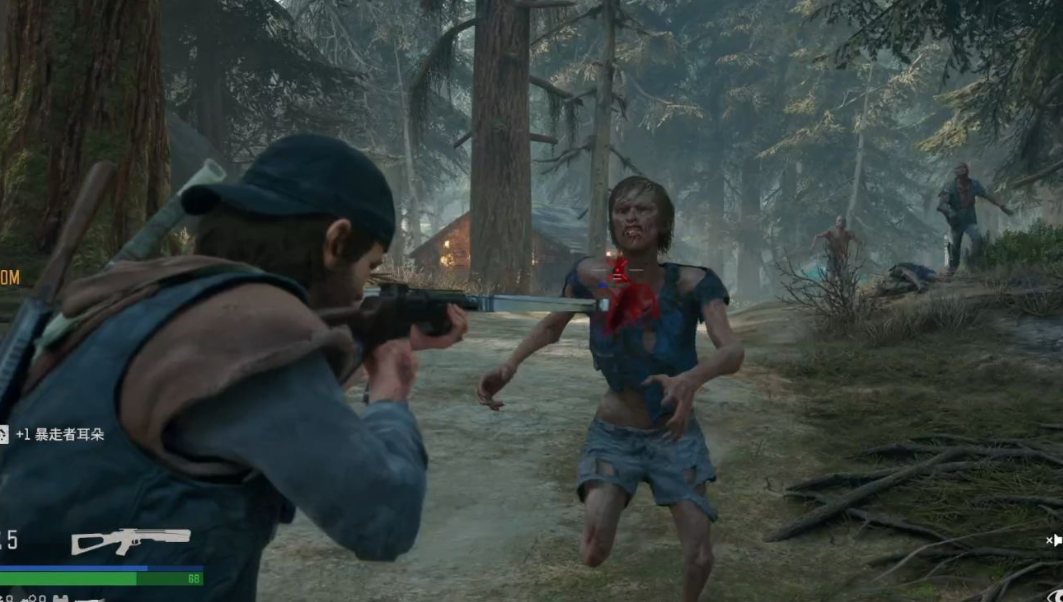The image size is (1063, 602).
Task: Select the equipped rifle weapon icon
Action: click(130, 540)
